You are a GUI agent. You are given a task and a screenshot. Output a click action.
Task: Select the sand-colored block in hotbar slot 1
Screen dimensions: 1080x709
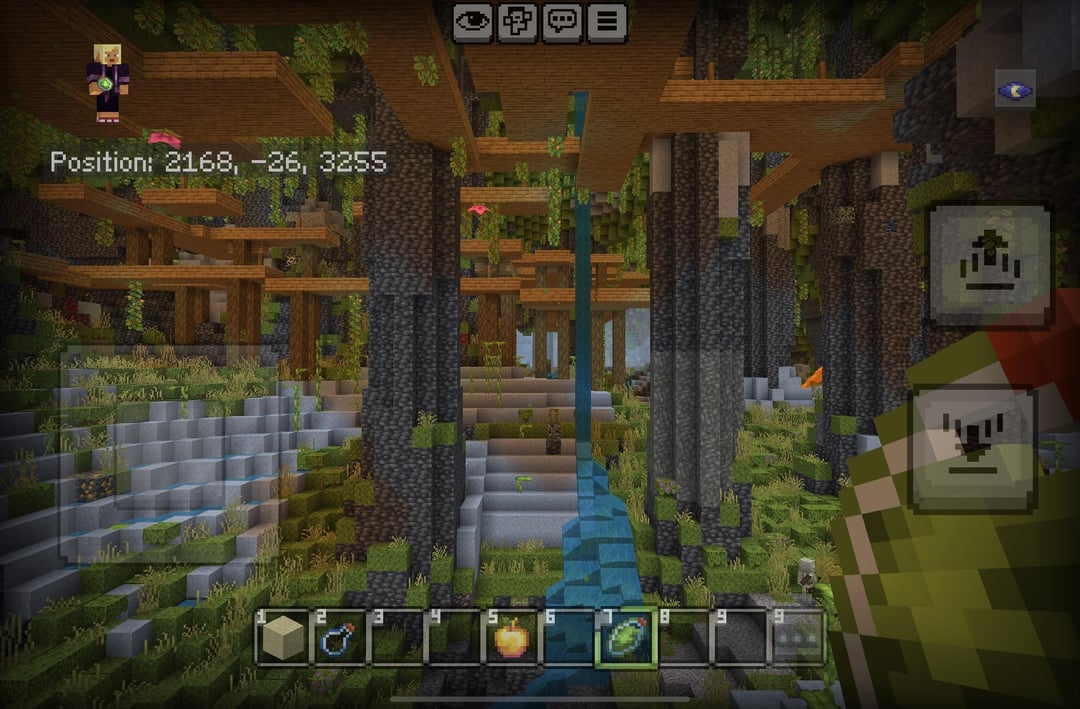(x=284, y=637)
